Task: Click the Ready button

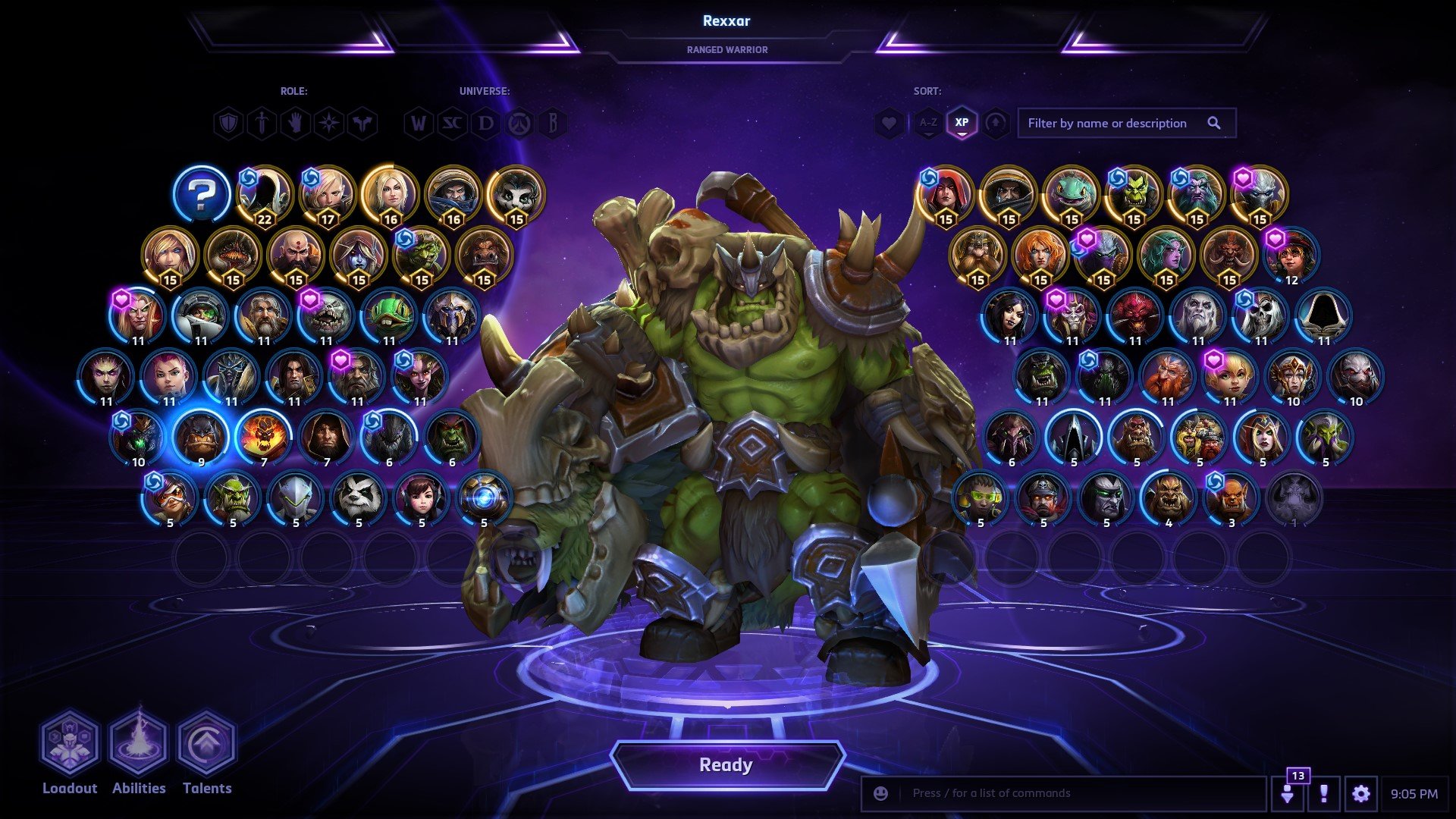Action: click(x=726, y=765)
